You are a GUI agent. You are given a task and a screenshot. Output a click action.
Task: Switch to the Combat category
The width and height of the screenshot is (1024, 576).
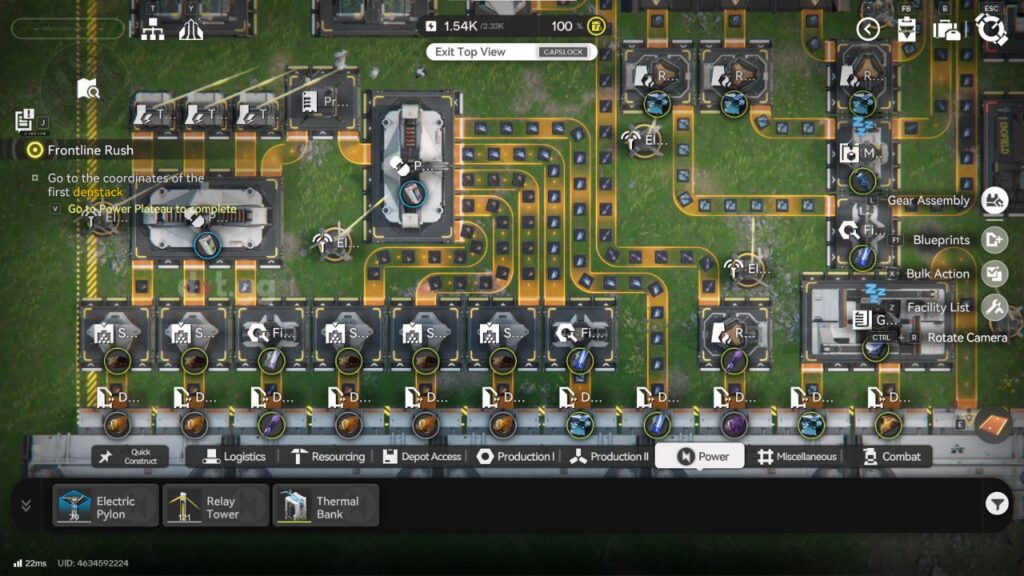point(890,456)
